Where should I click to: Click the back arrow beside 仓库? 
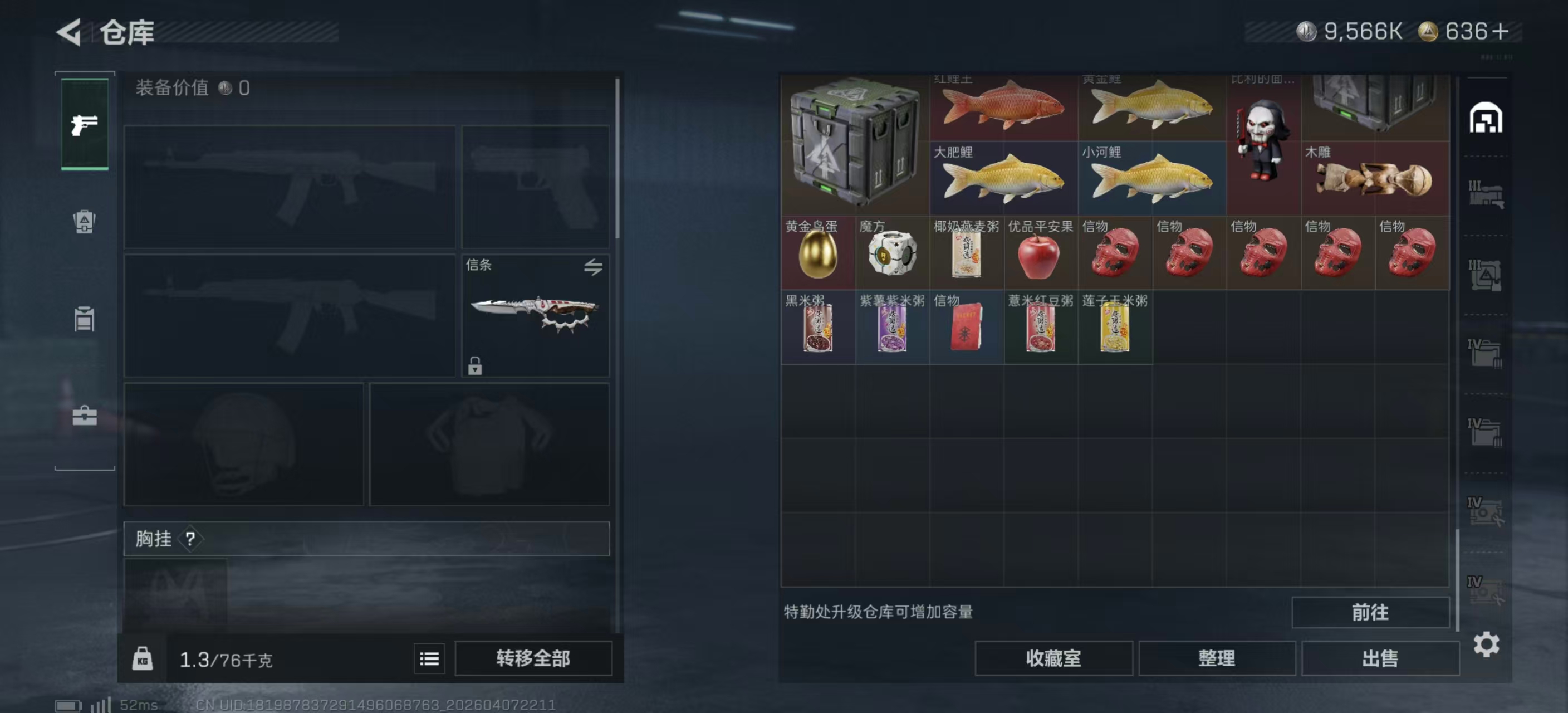pos(69,32)
